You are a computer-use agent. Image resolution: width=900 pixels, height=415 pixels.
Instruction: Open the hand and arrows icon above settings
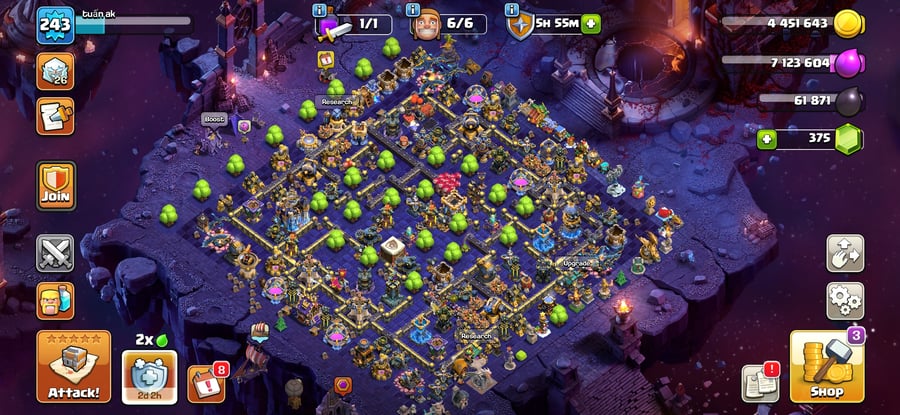coord(845,253)
